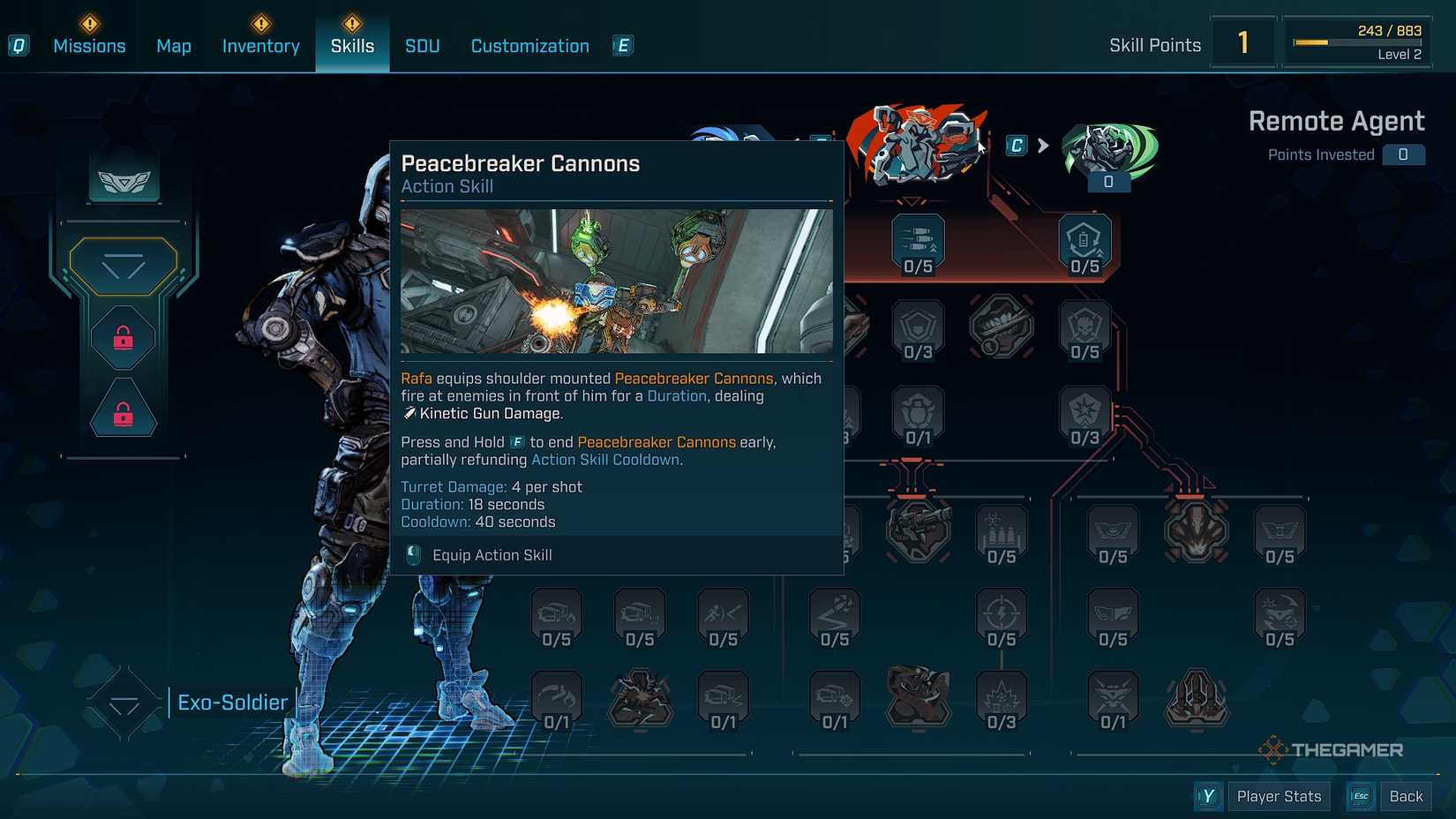Image resolution: width=1456 pixels, height=819 pixels.
Task: Click the minigun augment skill icon
Action: pyautogui.click(x=918, y=531)
